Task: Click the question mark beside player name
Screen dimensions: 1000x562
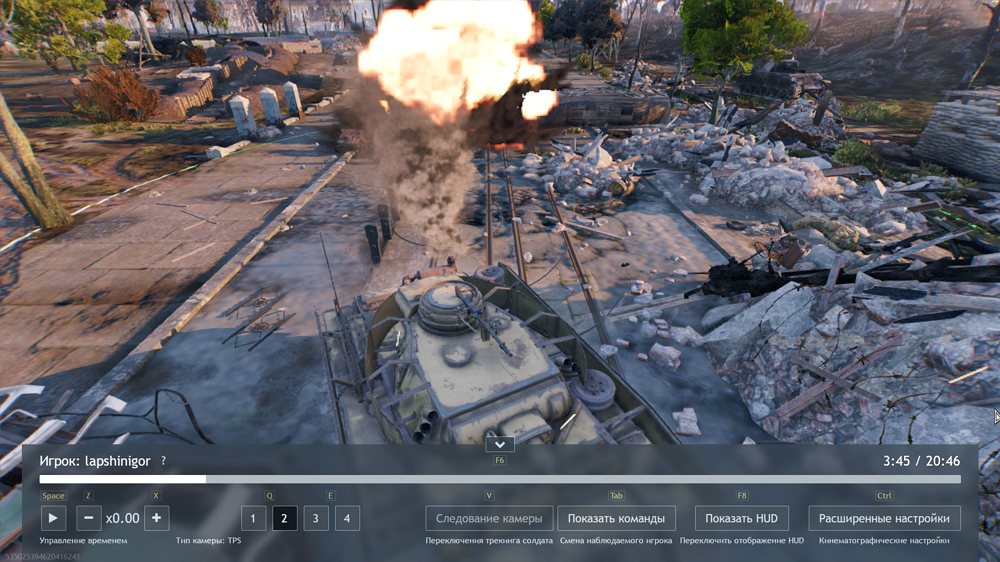Action: pyautogui.click(x=164, y=461)
